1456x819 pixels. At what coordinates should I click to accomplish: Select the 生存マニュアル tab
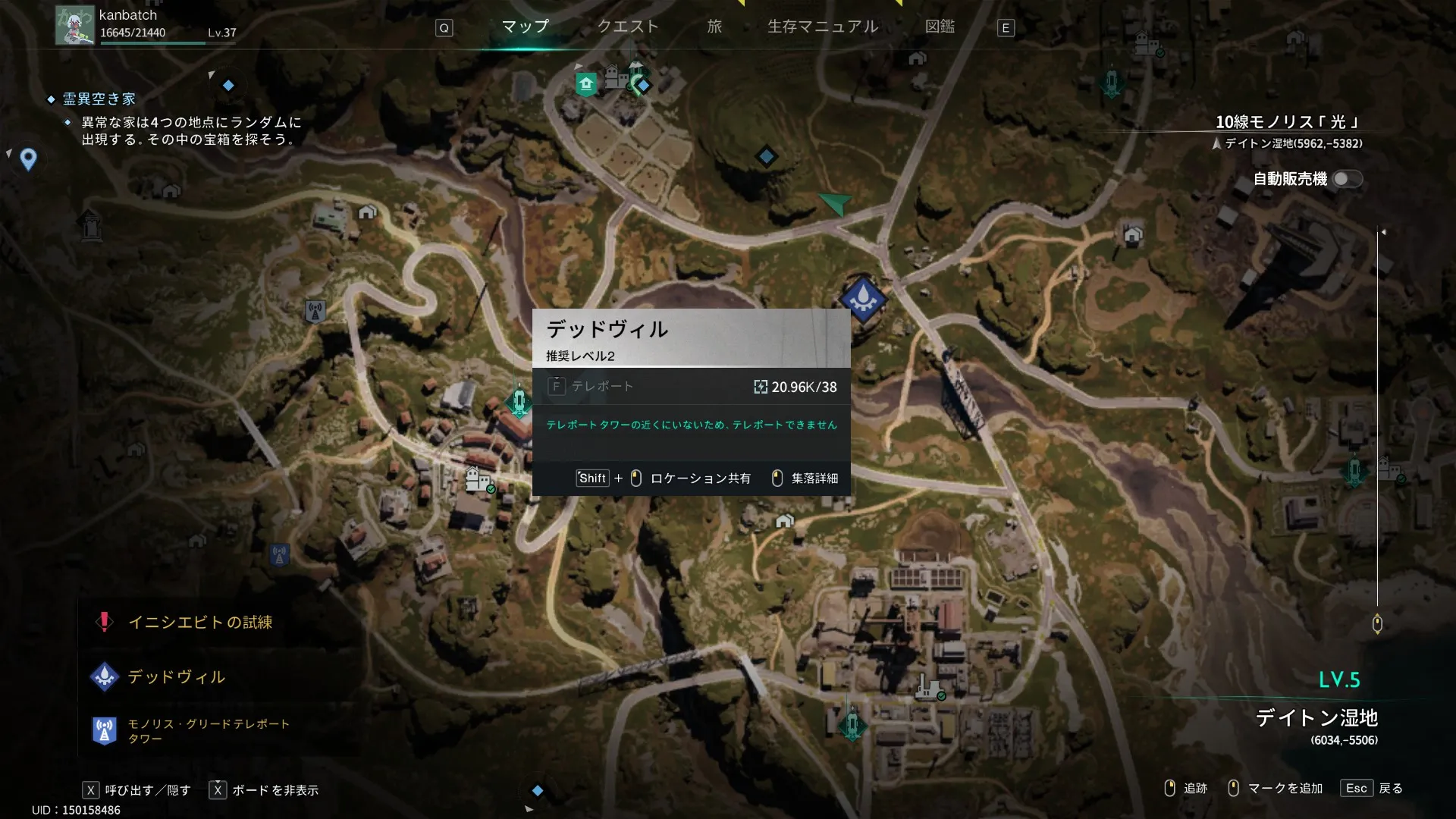[823, 27]
